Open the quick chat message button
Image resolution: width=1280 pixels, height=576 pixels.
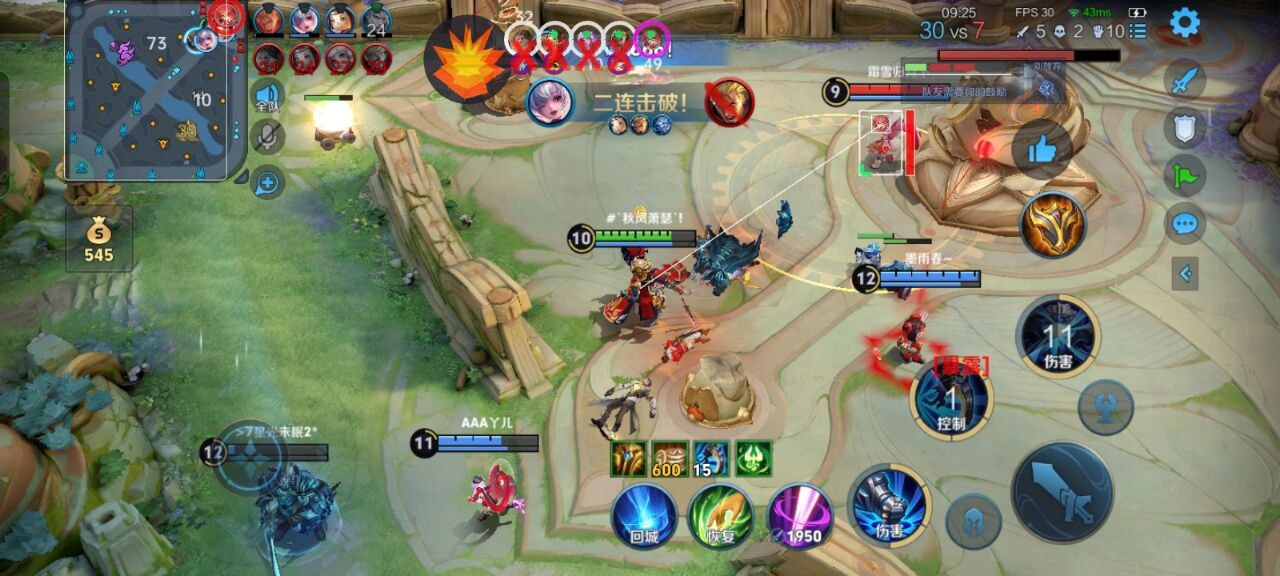pos(267,182)
